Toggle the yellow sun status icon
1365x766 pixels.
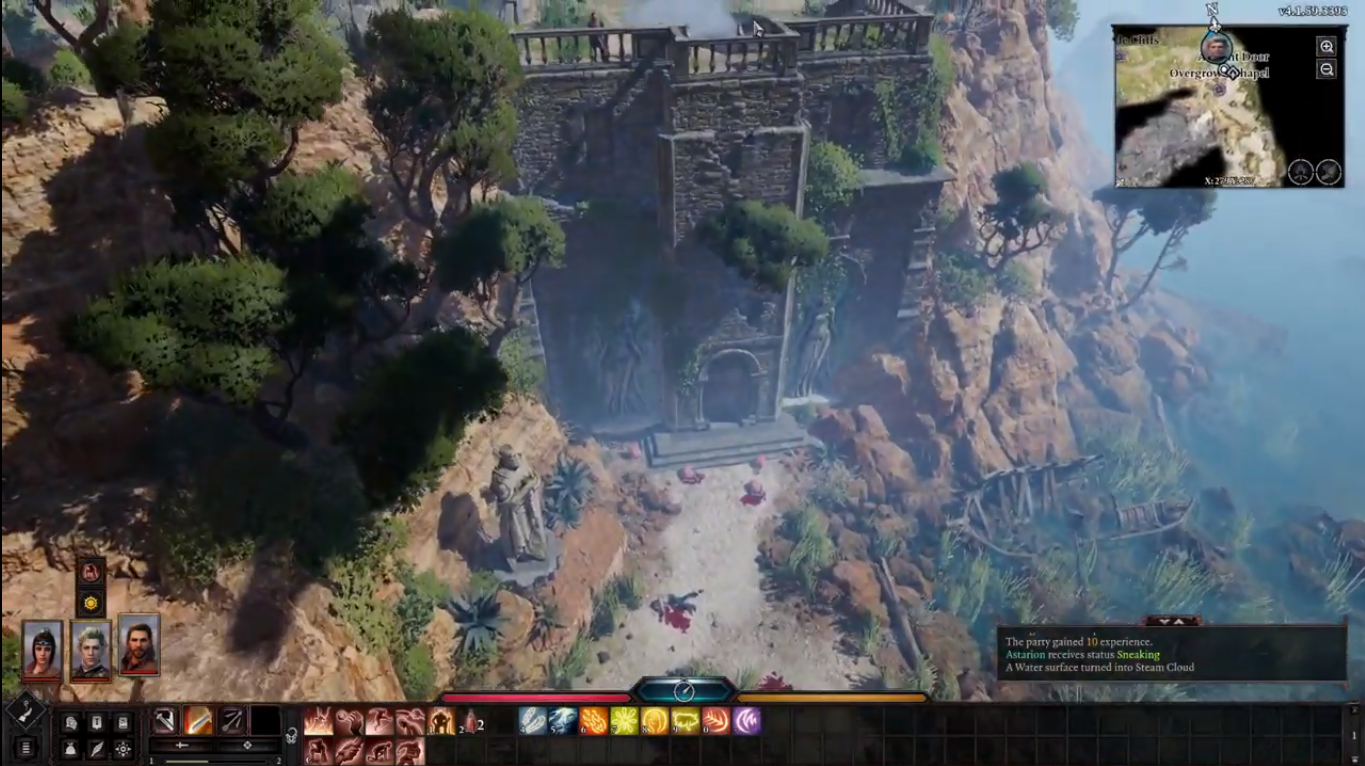(91, 603)
